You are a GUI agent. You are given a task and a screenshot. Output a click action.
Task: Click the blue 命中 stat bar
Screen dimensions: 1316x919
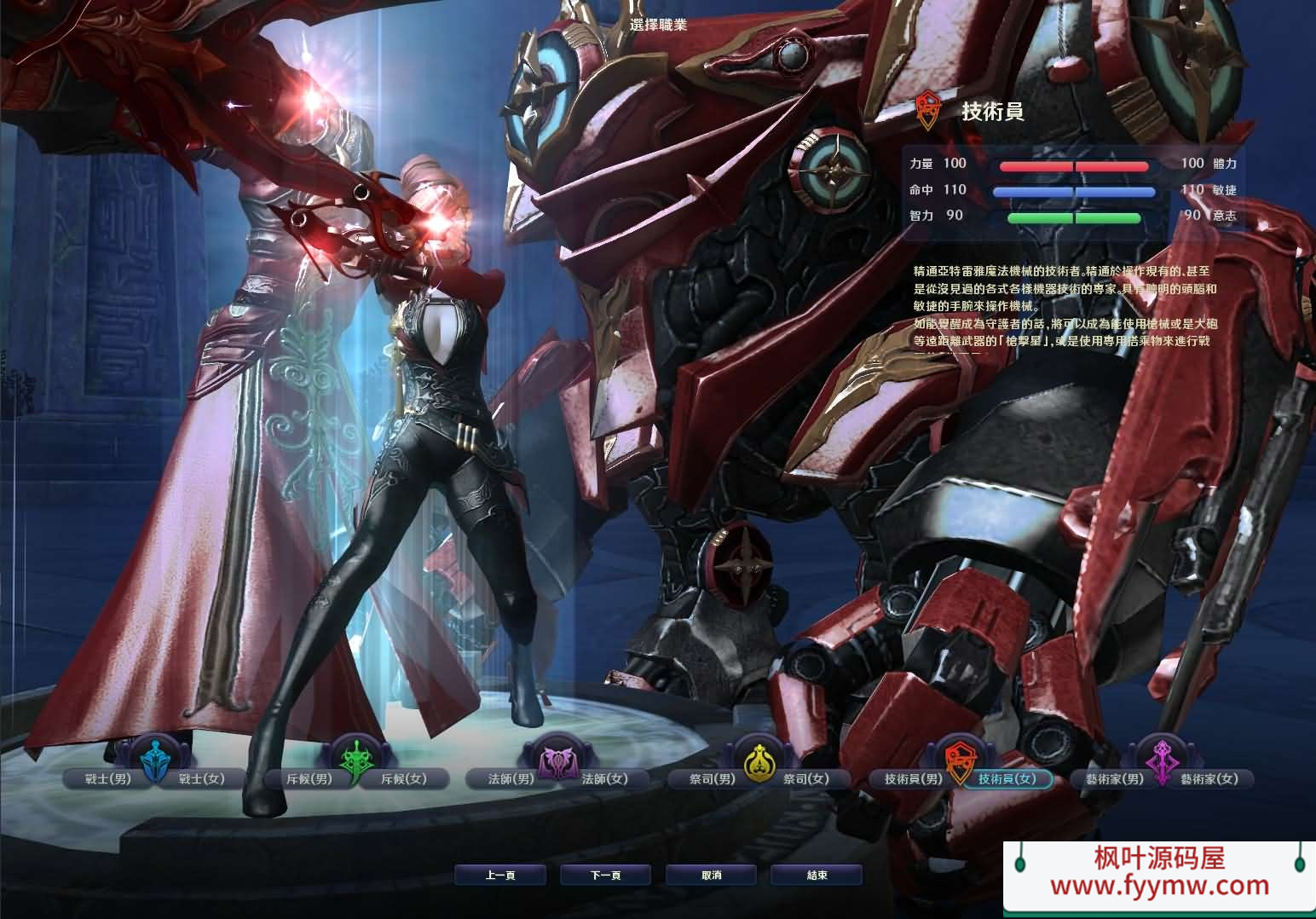click(x=1074, y=190)
